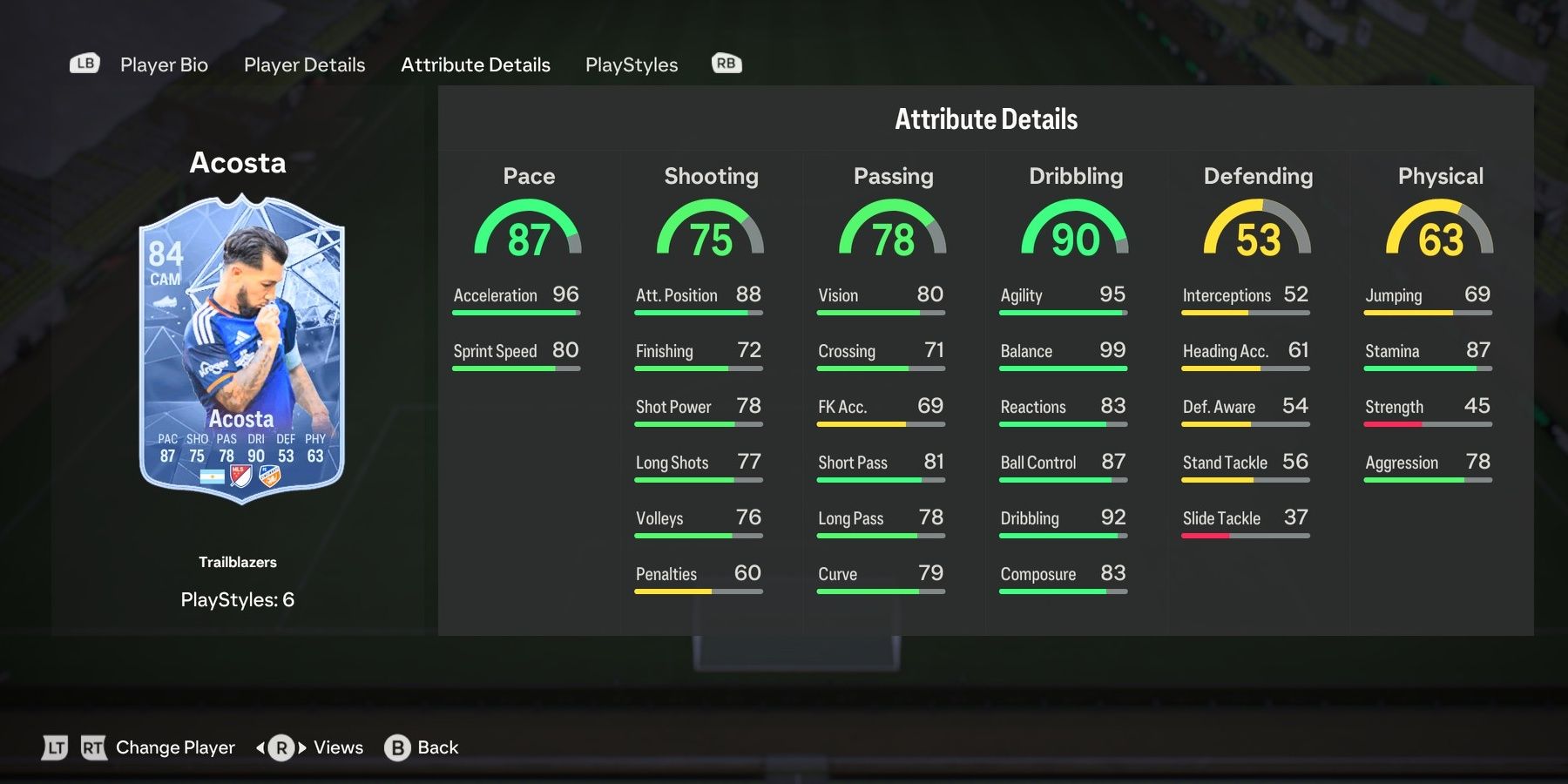Select the Player Details tab
Image resolution: width=1568 pixels, height=784 pixels.
click(x=304, y=64)
